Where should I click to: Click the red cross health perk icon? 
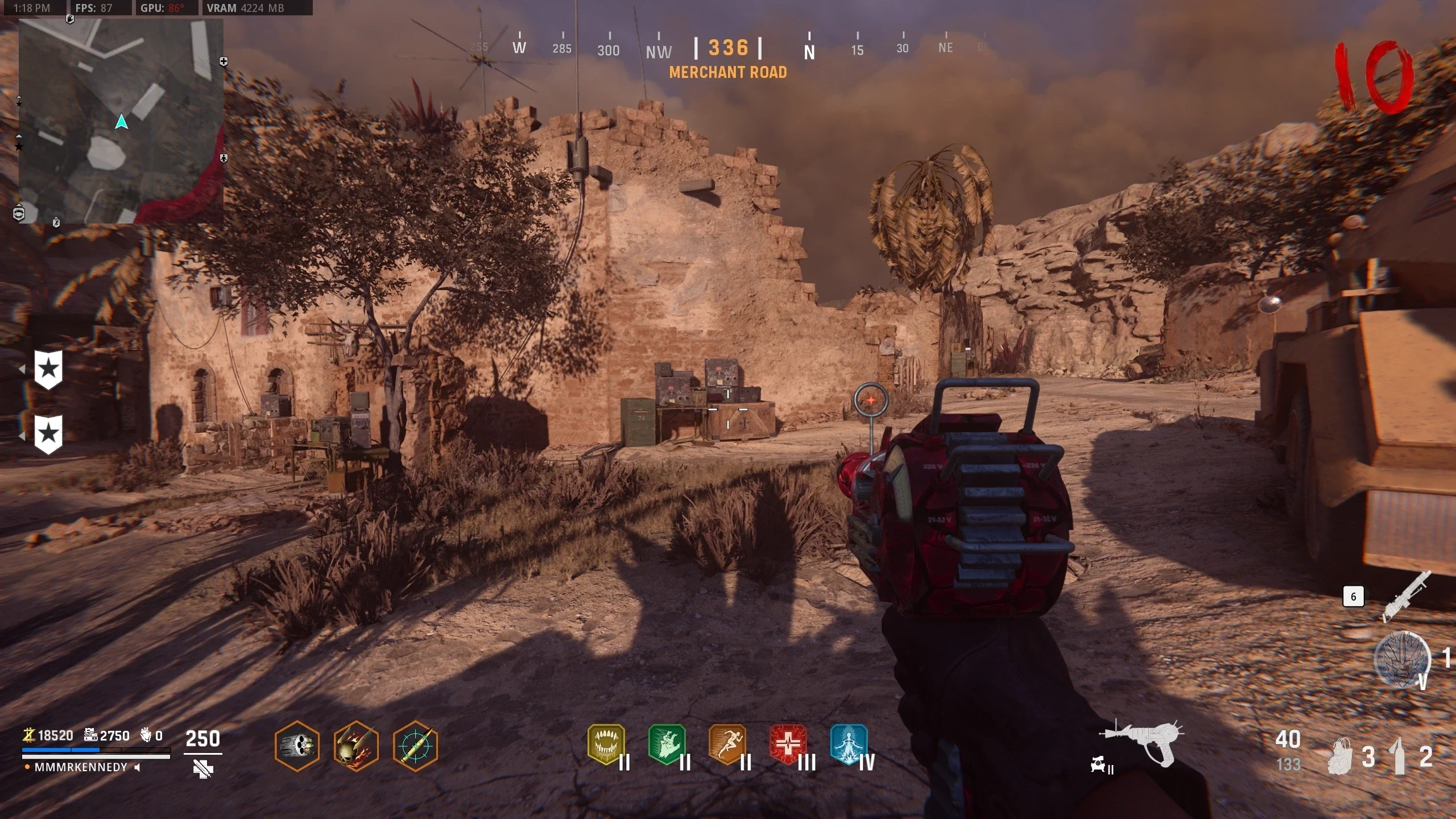788,744
